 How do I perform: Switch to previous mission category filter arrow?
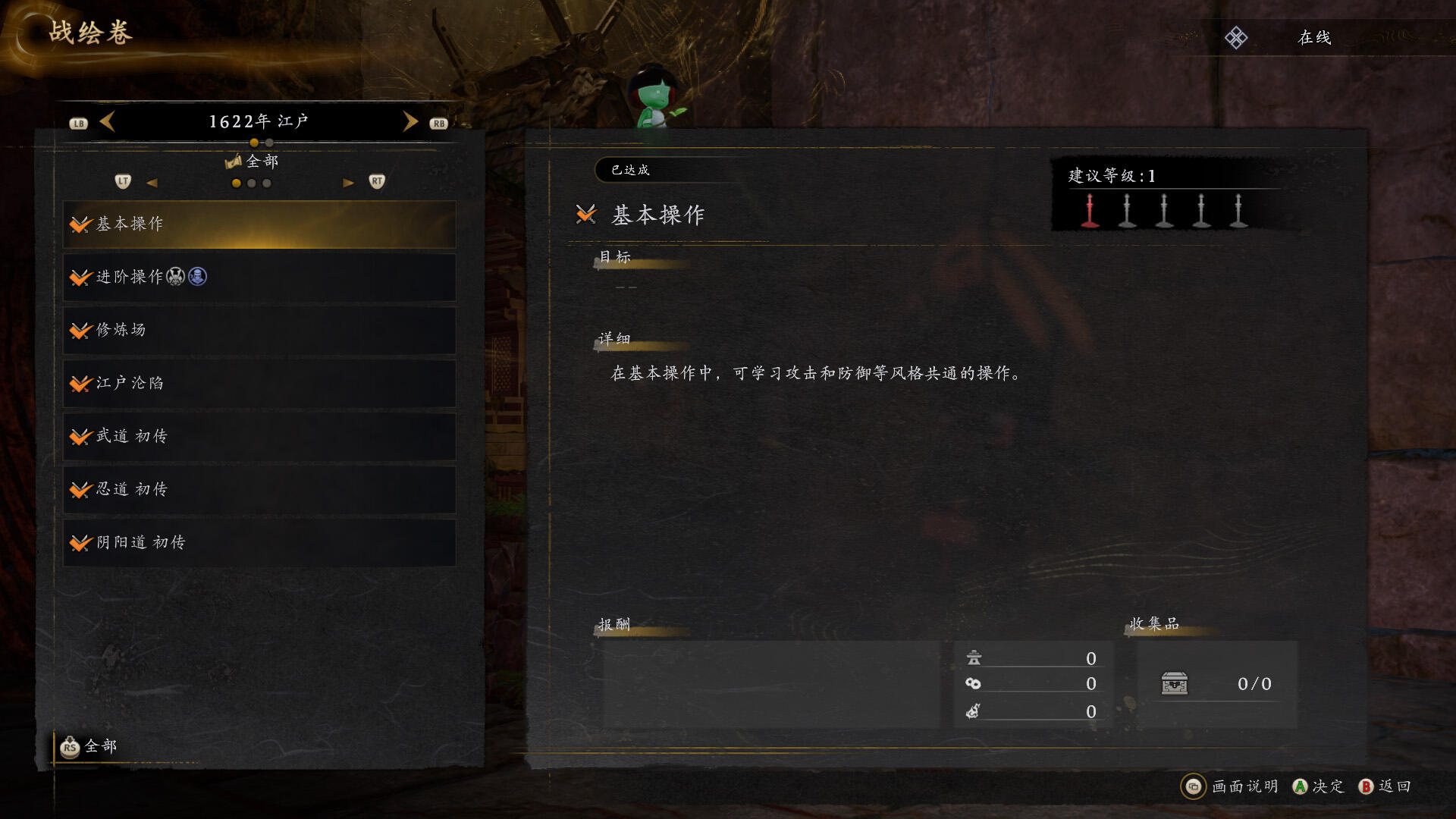(x=152, y=183)
